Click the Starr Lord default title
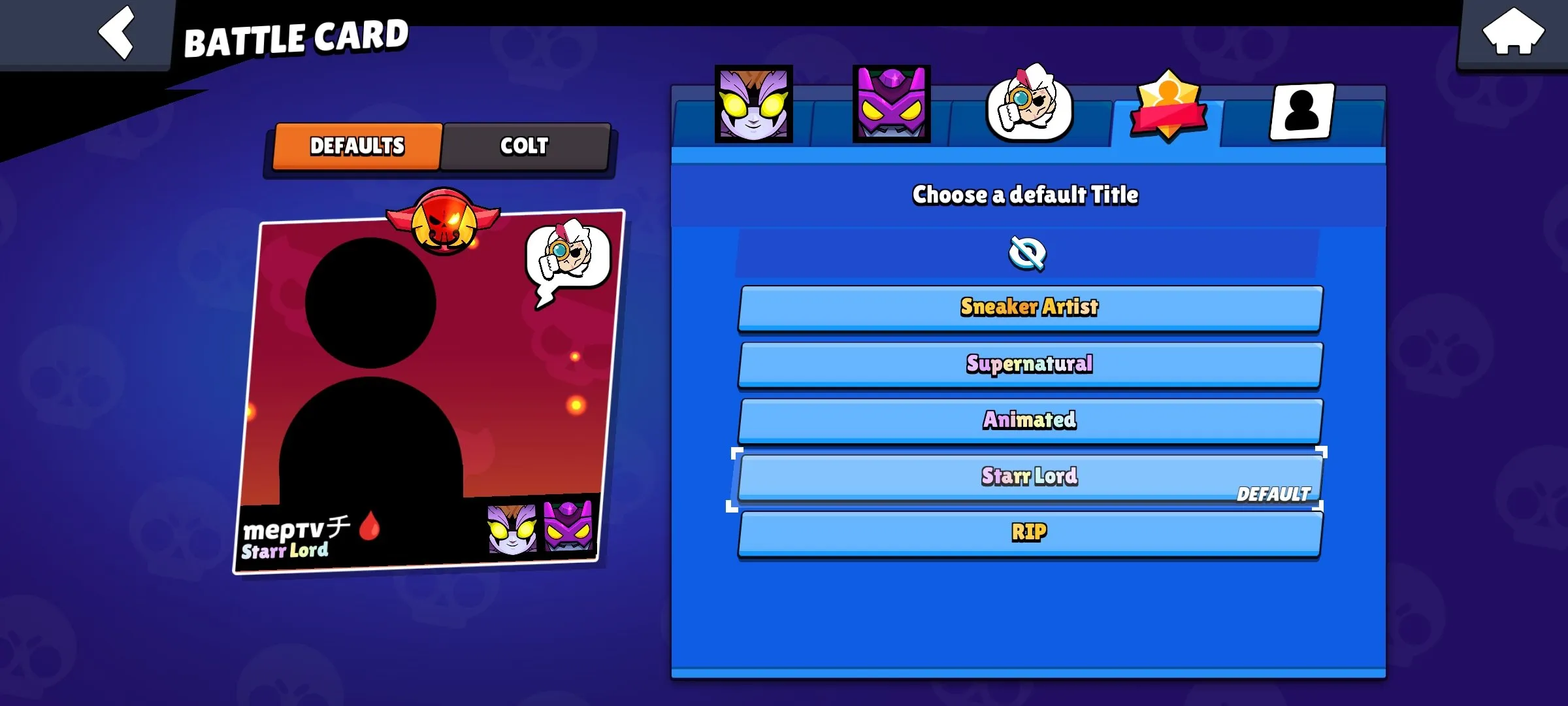Screen dimensions: 1568x706 (x=1028, y=477)
